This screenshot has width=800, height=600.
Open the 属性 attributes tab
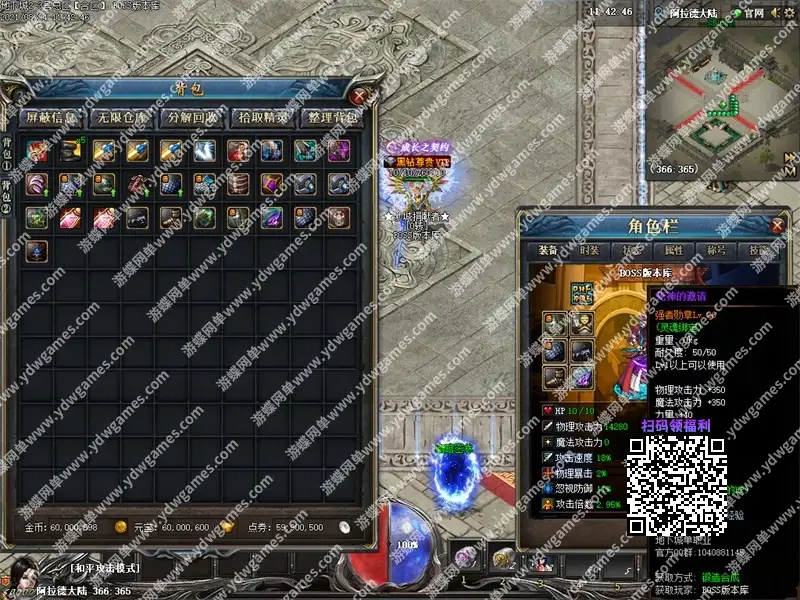(x=675, y=251)
